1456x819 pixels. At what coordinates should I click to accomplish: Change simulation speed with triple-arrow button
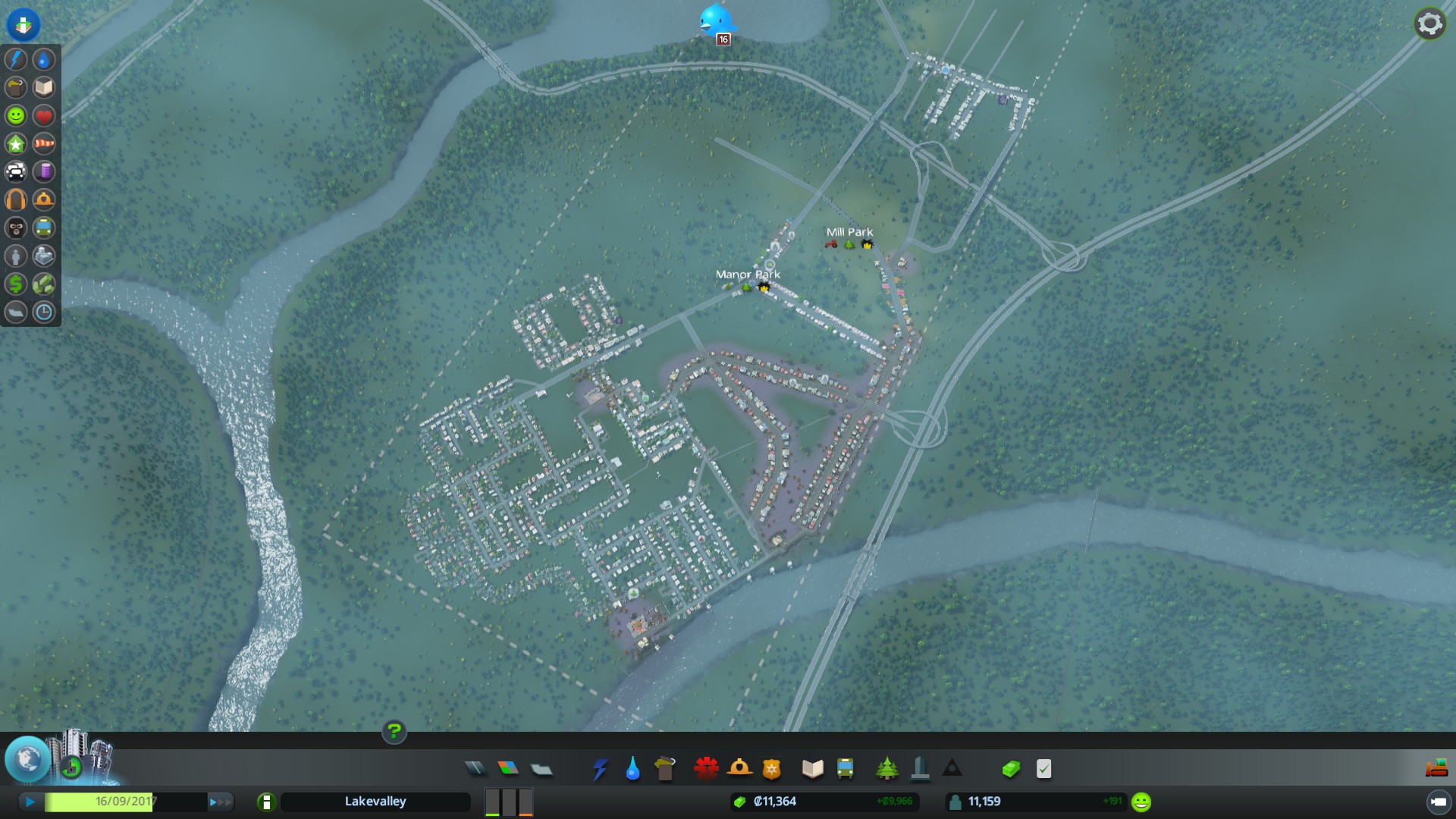[219, 802]
